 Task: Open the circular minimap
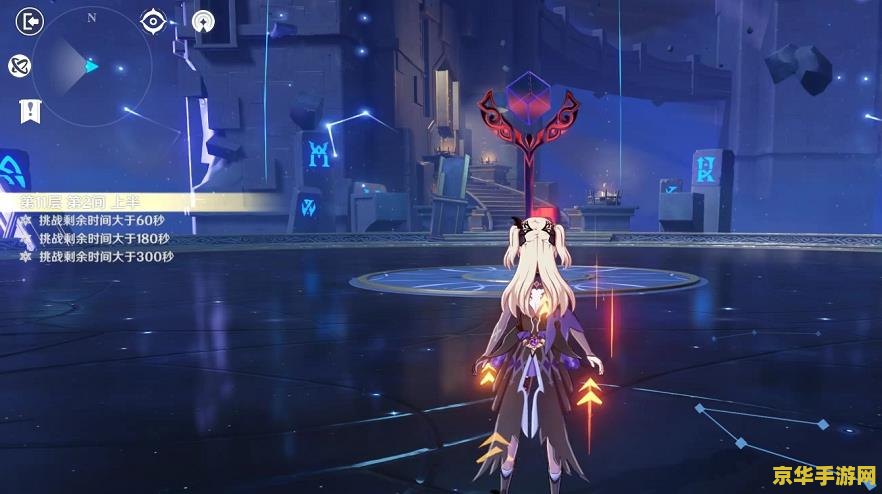point(91,66)
